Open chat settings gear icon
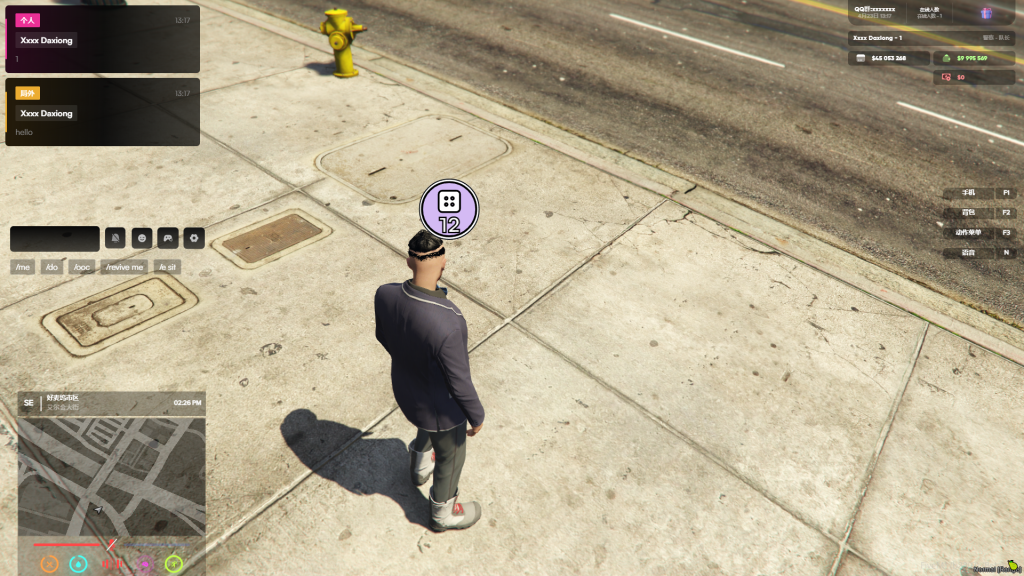The image size is (1024, 576). [x=195, y=239]
